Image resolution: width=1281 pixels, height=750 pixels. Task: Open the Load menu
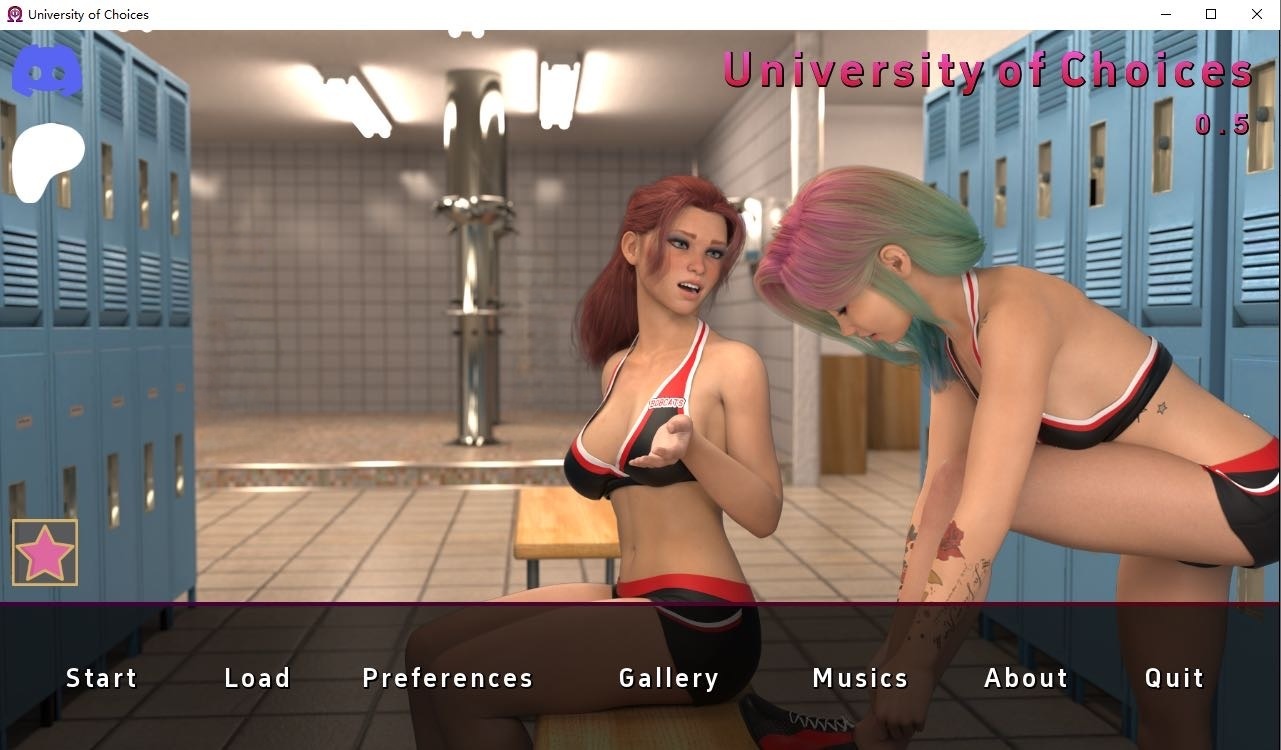click(257, 678)
